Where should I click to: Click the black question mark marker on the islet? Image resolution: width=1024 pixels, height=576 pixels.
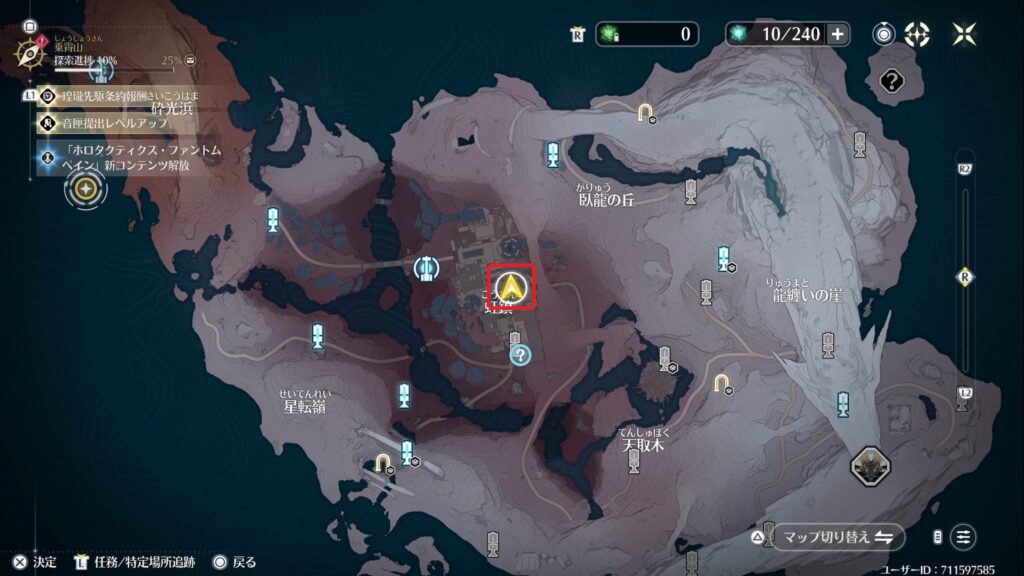click(891, 82)
